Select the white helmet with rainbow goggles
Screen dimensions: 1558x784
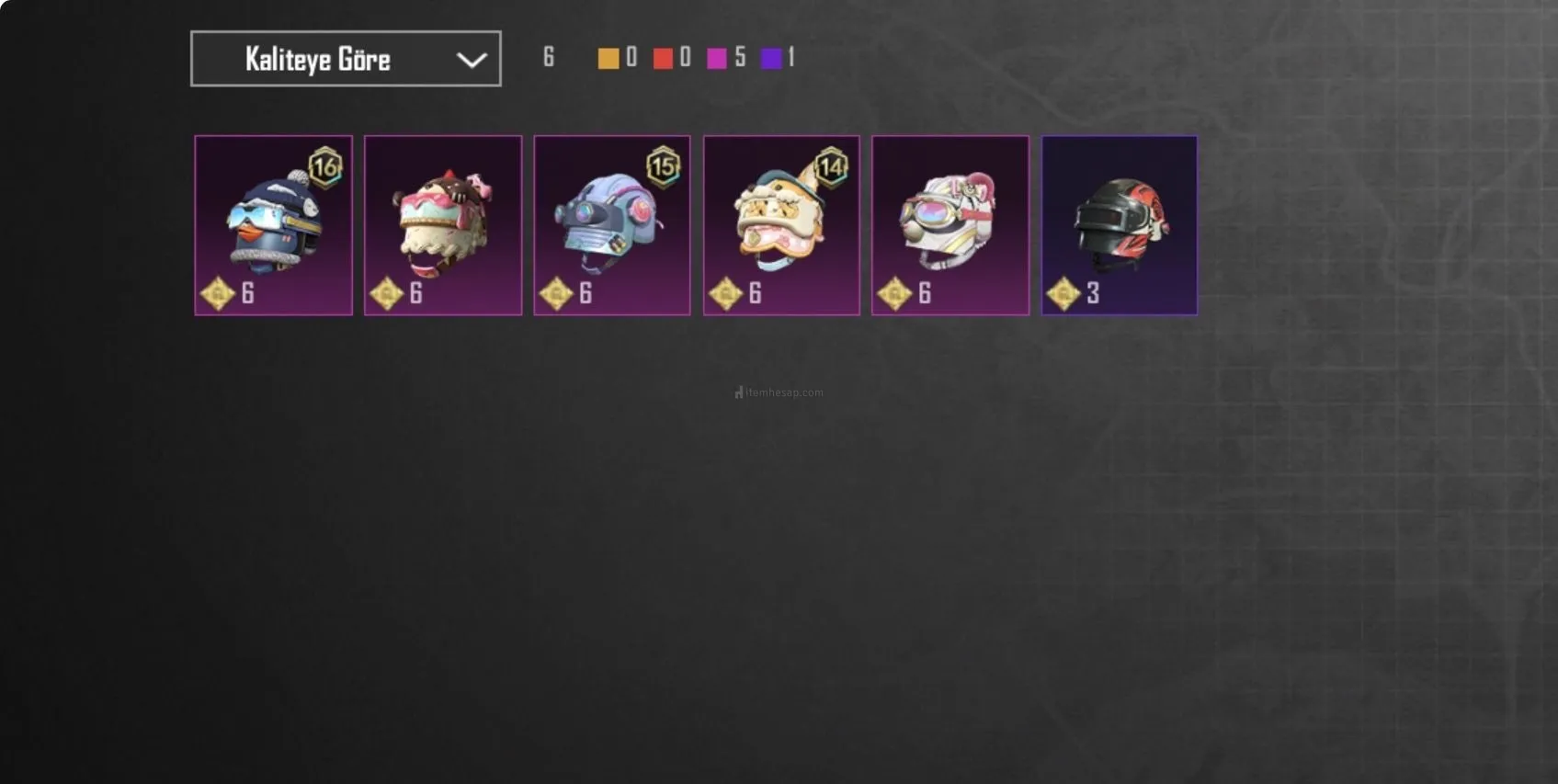pos(950,225)
